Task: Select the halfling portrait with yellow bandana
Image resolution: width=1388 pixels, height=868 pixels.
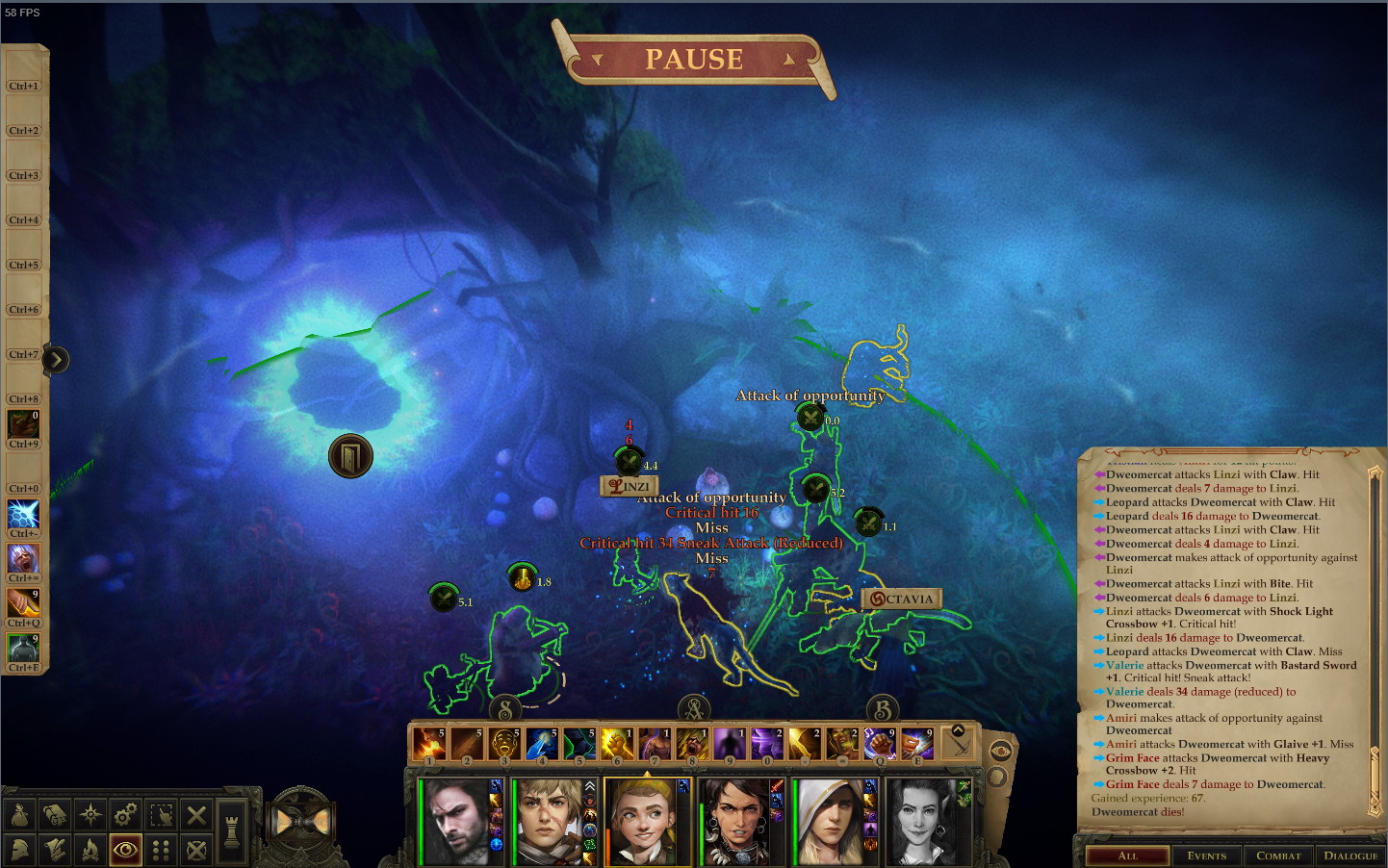Action: pyautogui.click(x=647, y=821)
